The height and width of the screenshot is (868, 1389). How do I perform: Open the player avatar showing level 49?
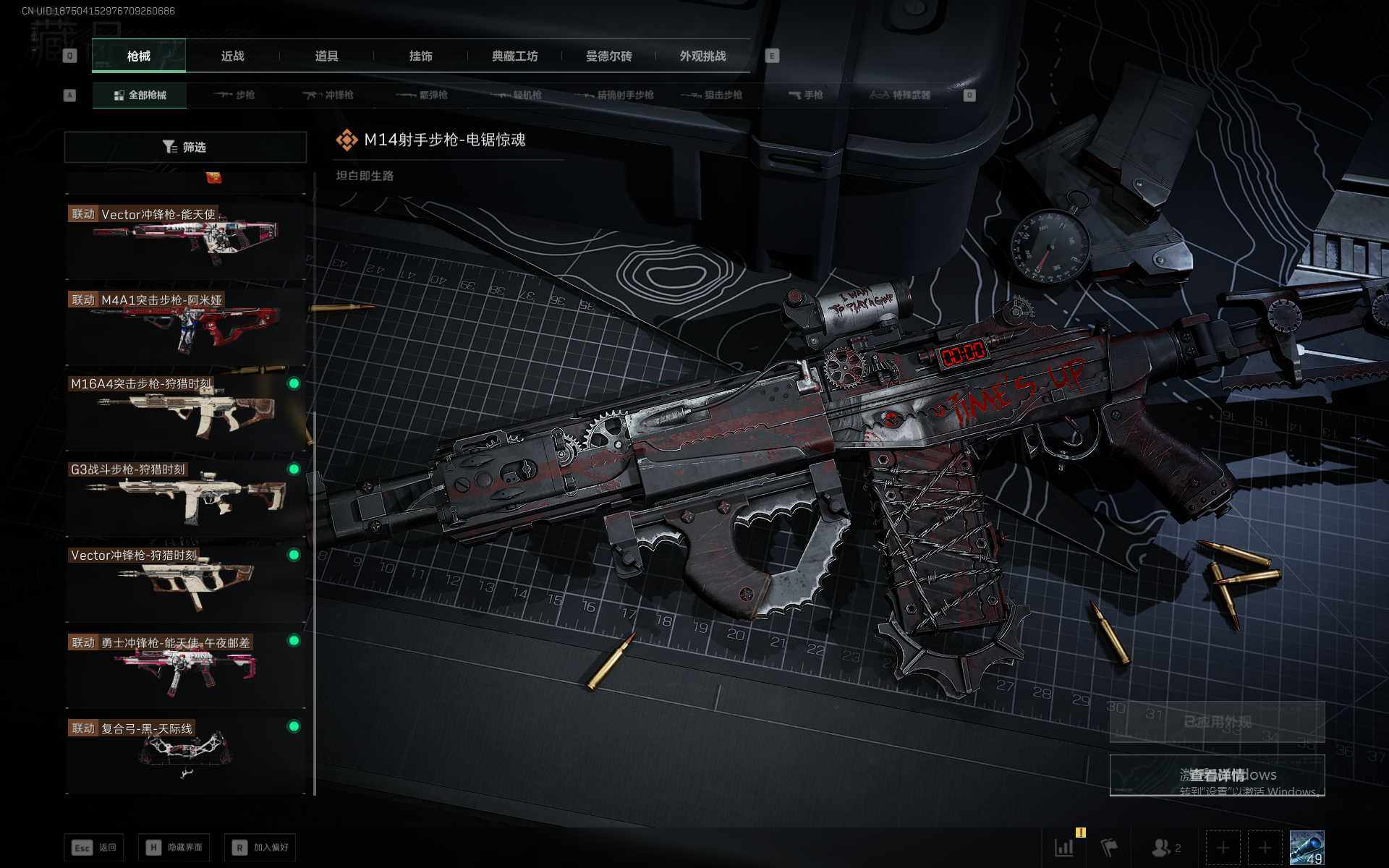(1307, 847)
